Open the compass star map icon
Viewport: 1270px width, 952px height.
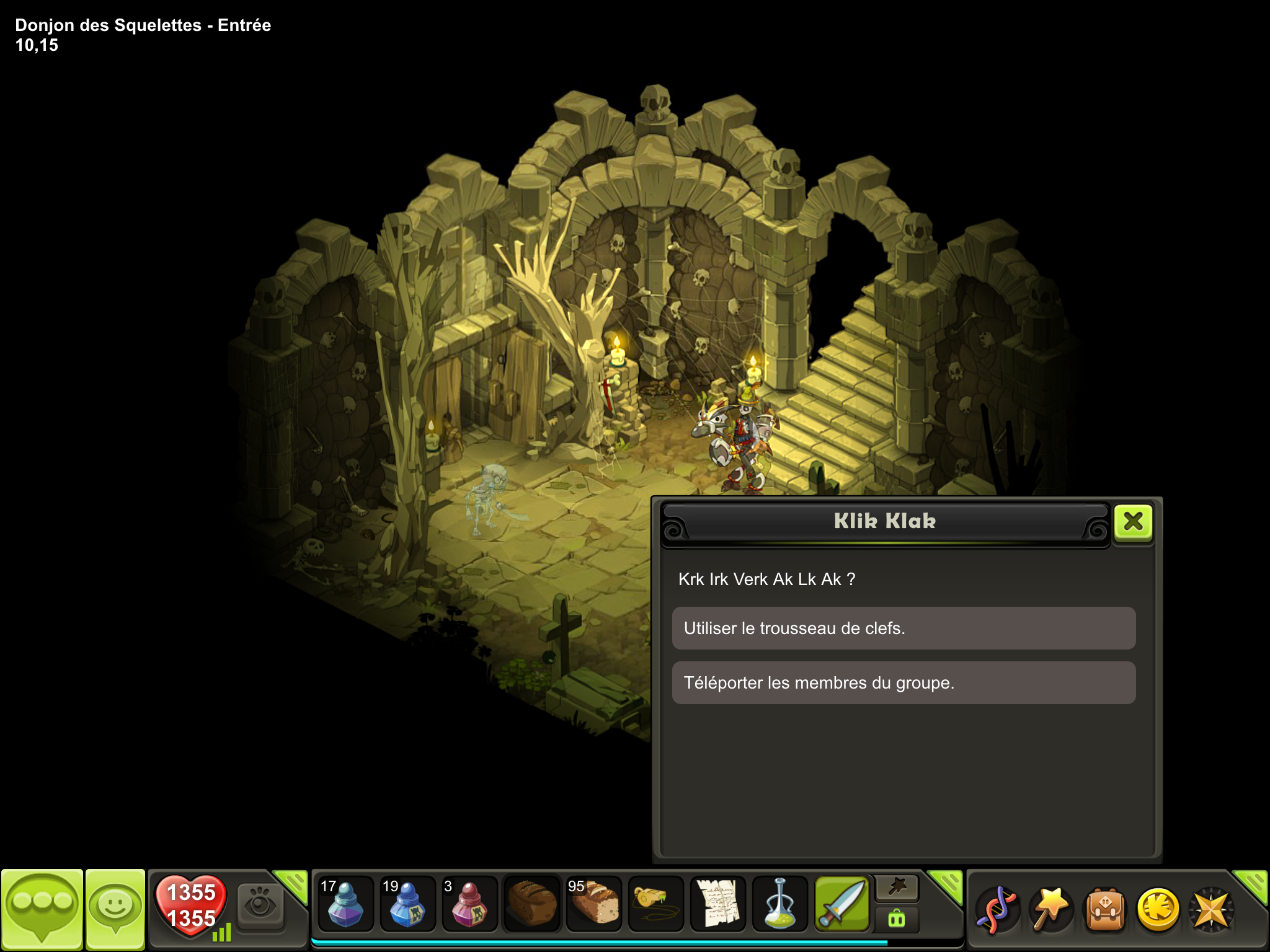coord(1212,910)
